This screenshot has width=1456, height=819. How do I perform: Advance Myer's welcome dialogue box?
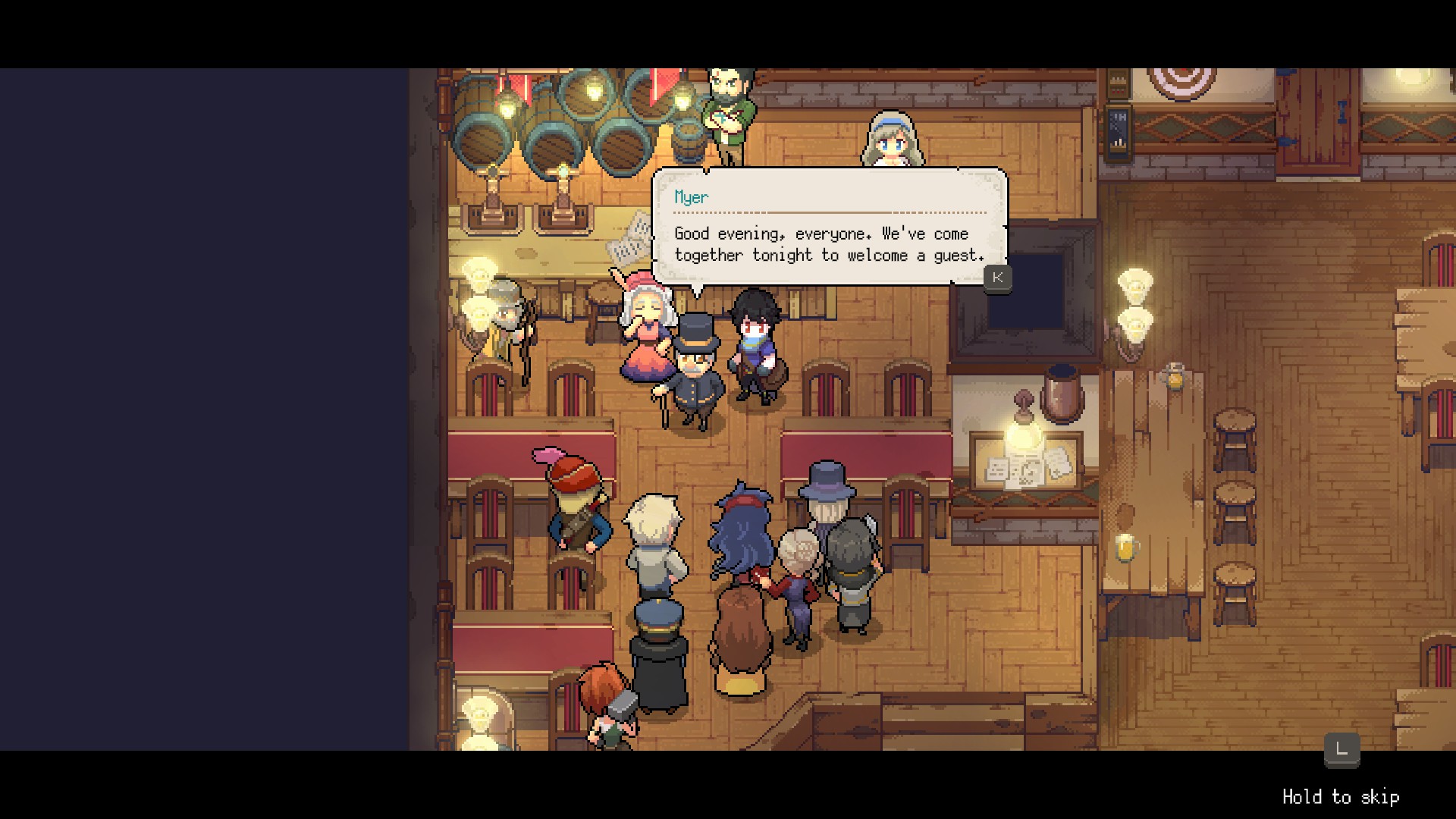[997, 278]
